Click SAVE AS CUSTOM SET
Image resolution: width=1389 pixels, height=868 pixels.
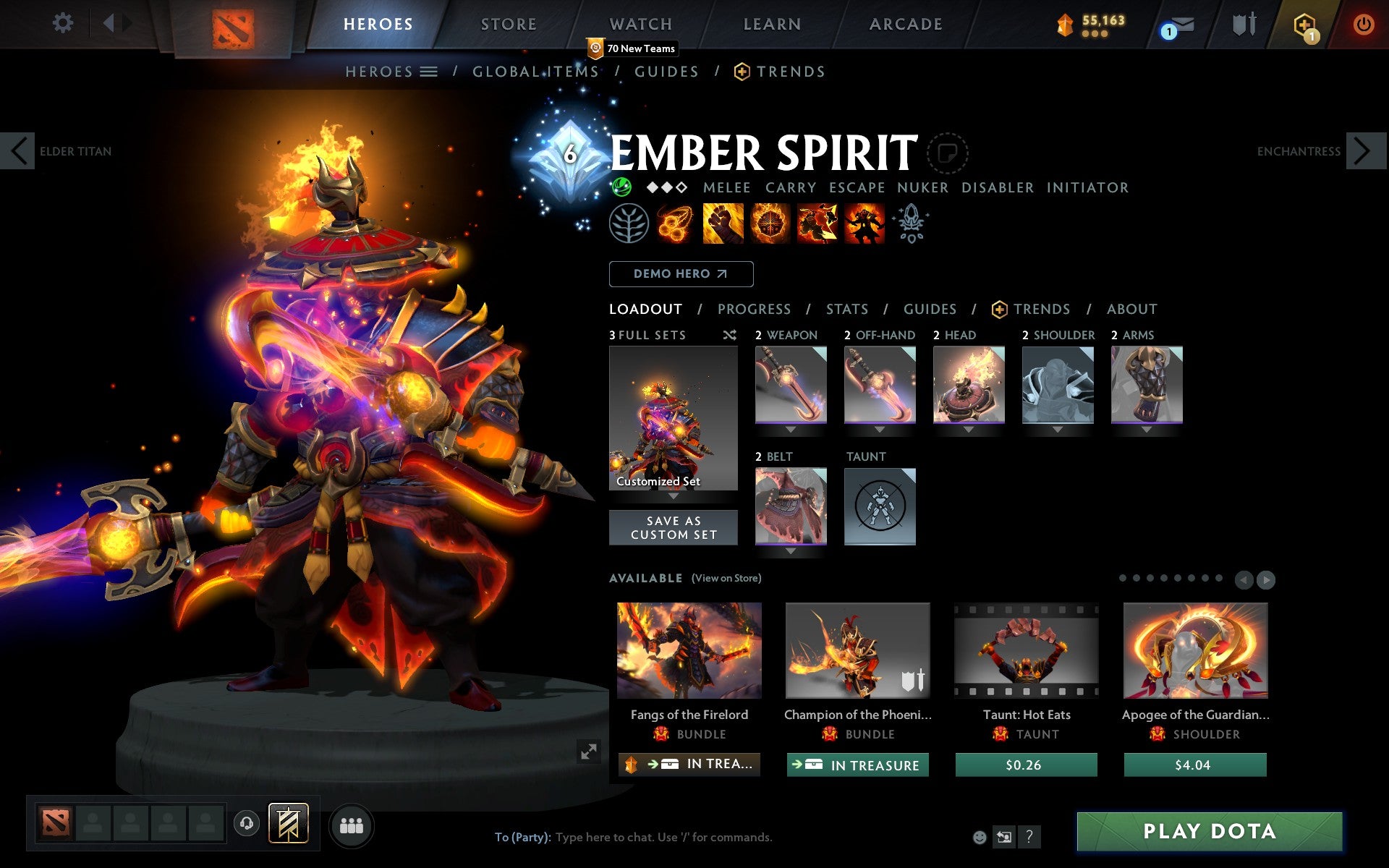tap(674, 527)
